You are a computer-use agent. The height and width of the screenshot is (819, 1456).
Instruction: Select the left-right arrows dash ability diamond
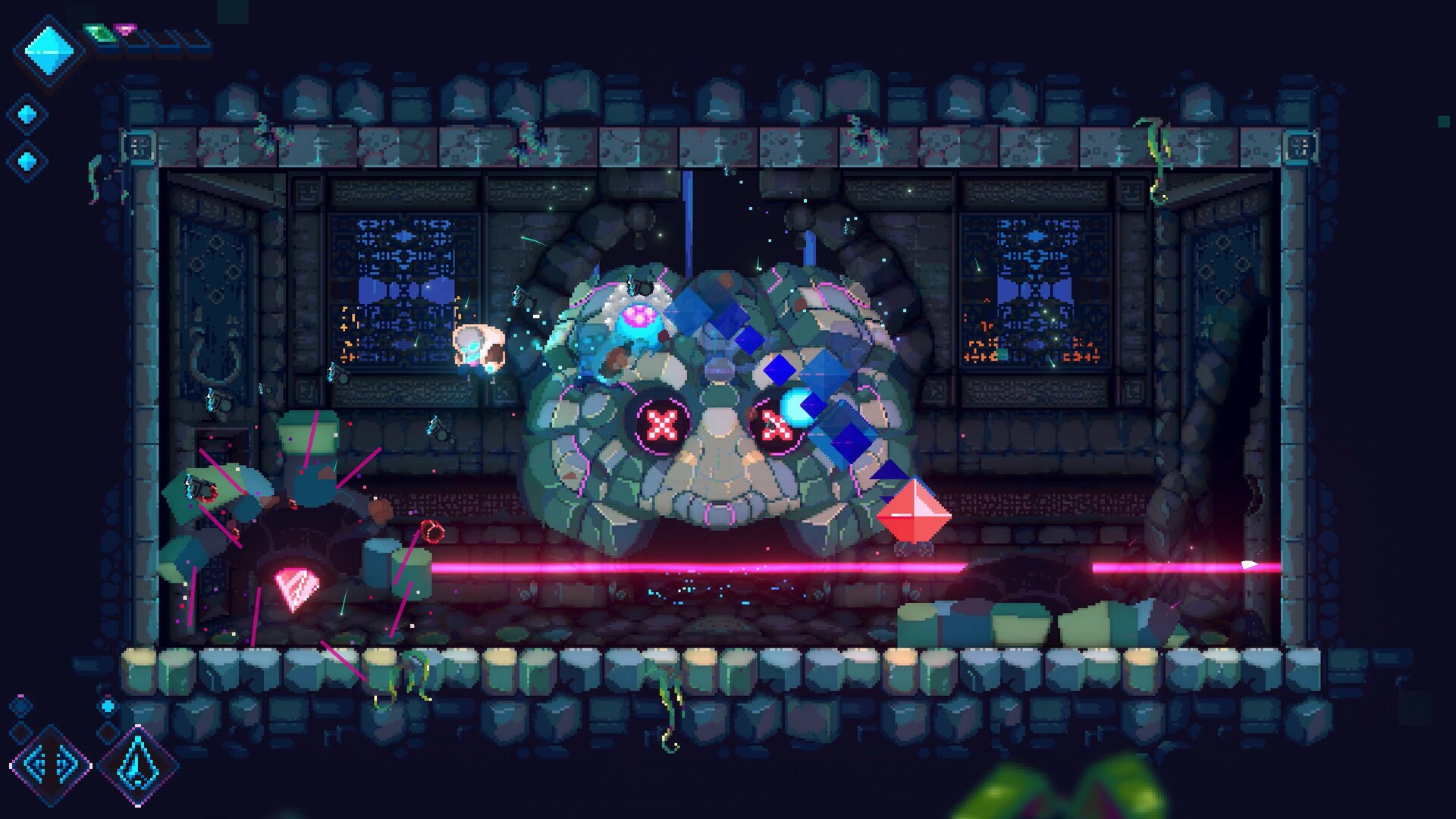coord(50,766)
